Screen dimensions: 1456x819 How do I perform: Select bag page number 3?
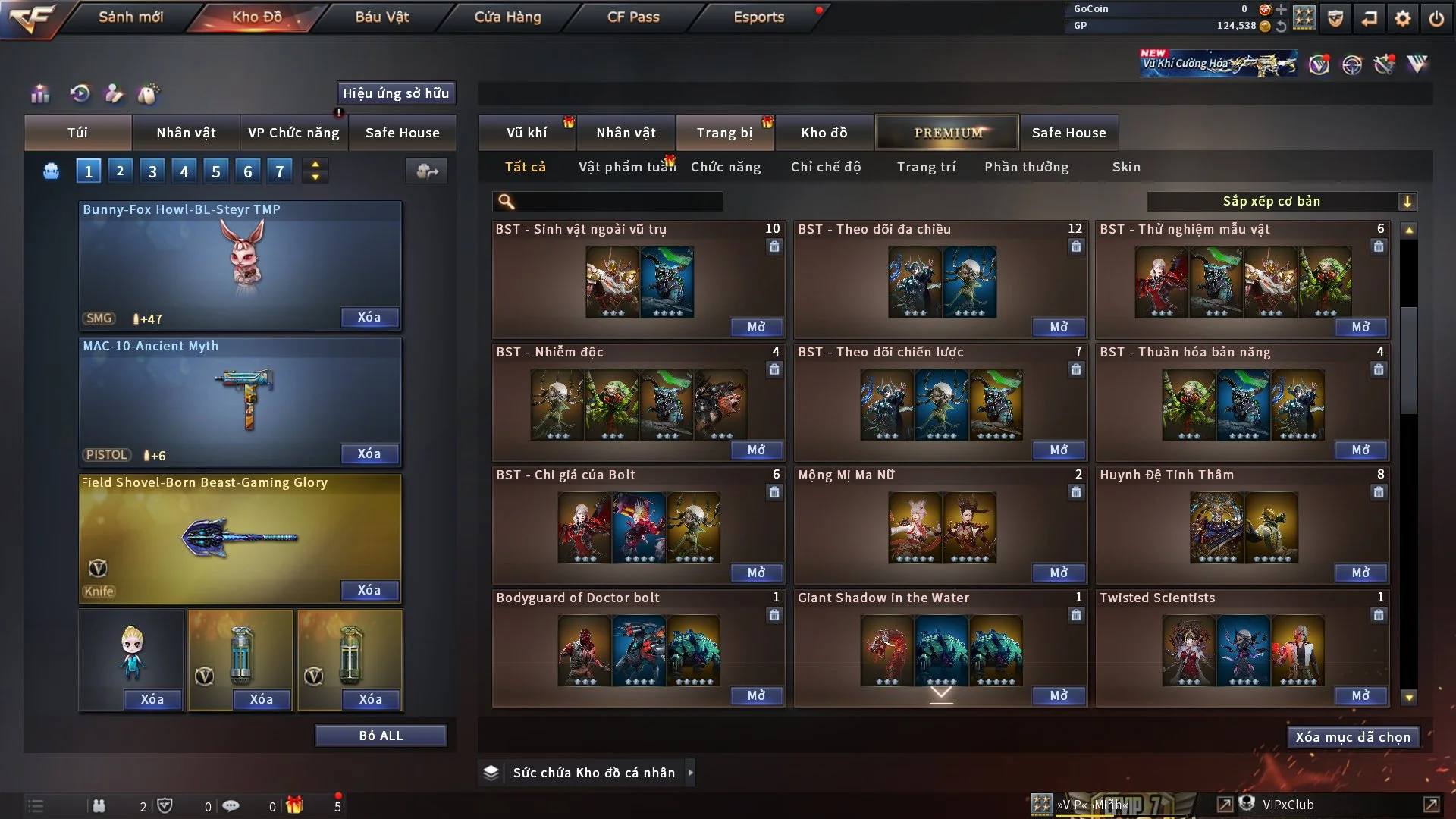tap(152, 171)
